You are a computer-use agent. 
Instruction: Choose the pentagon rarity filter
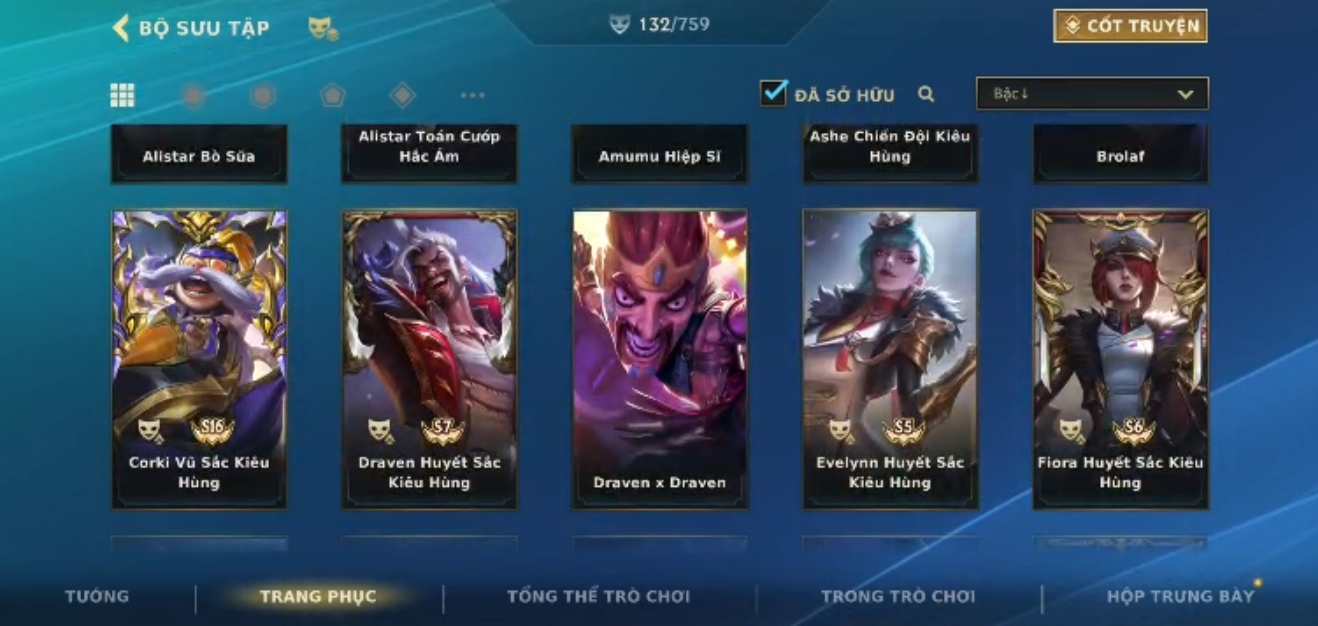[332, 95]
